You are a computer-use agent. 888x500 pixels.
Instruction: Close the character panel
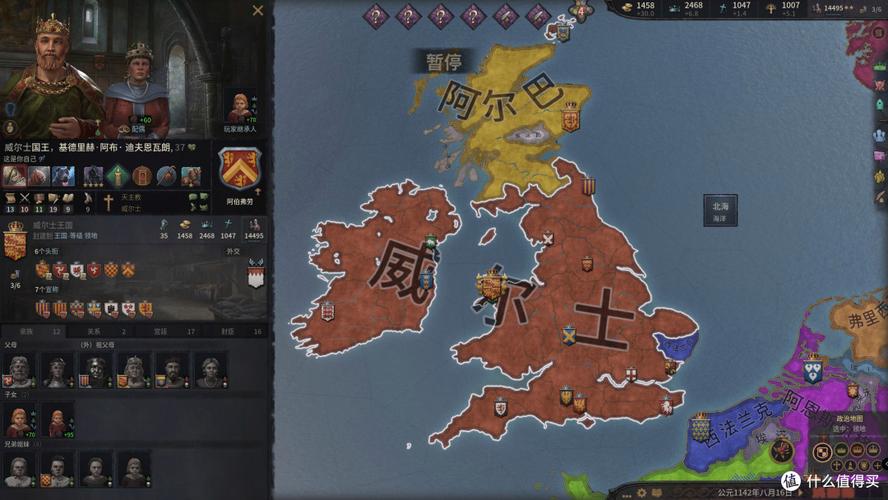click(x=258, y=11)
